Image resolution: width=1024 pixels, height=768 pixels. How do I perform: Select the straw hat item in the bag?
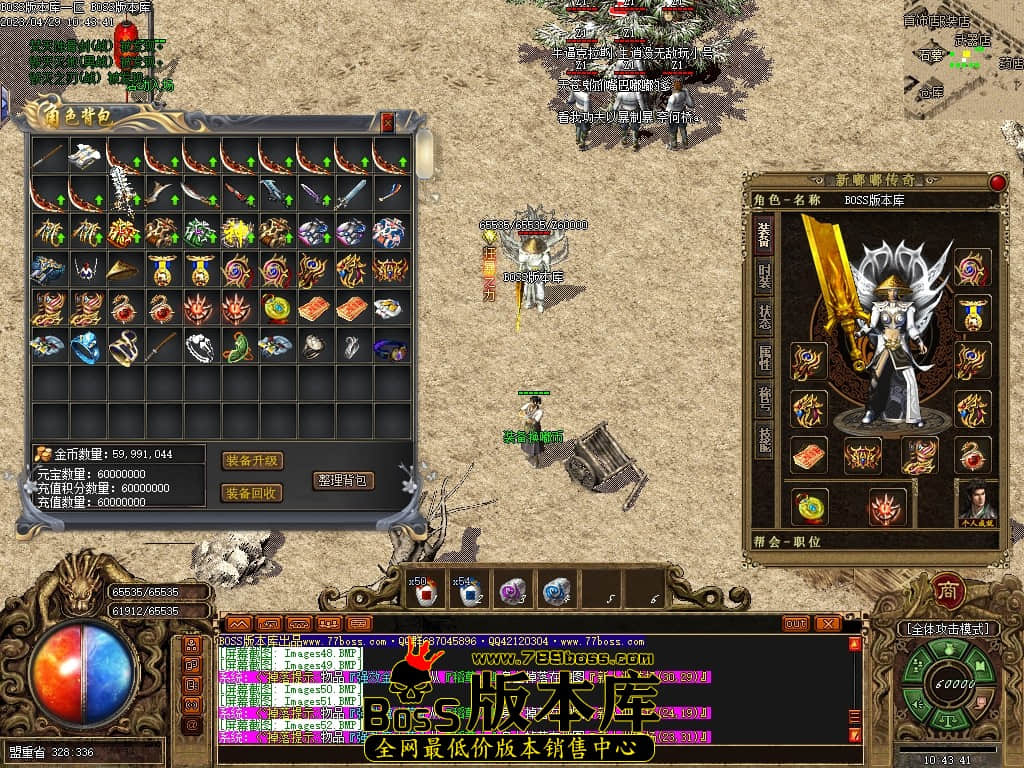click(x=124, y=270)
